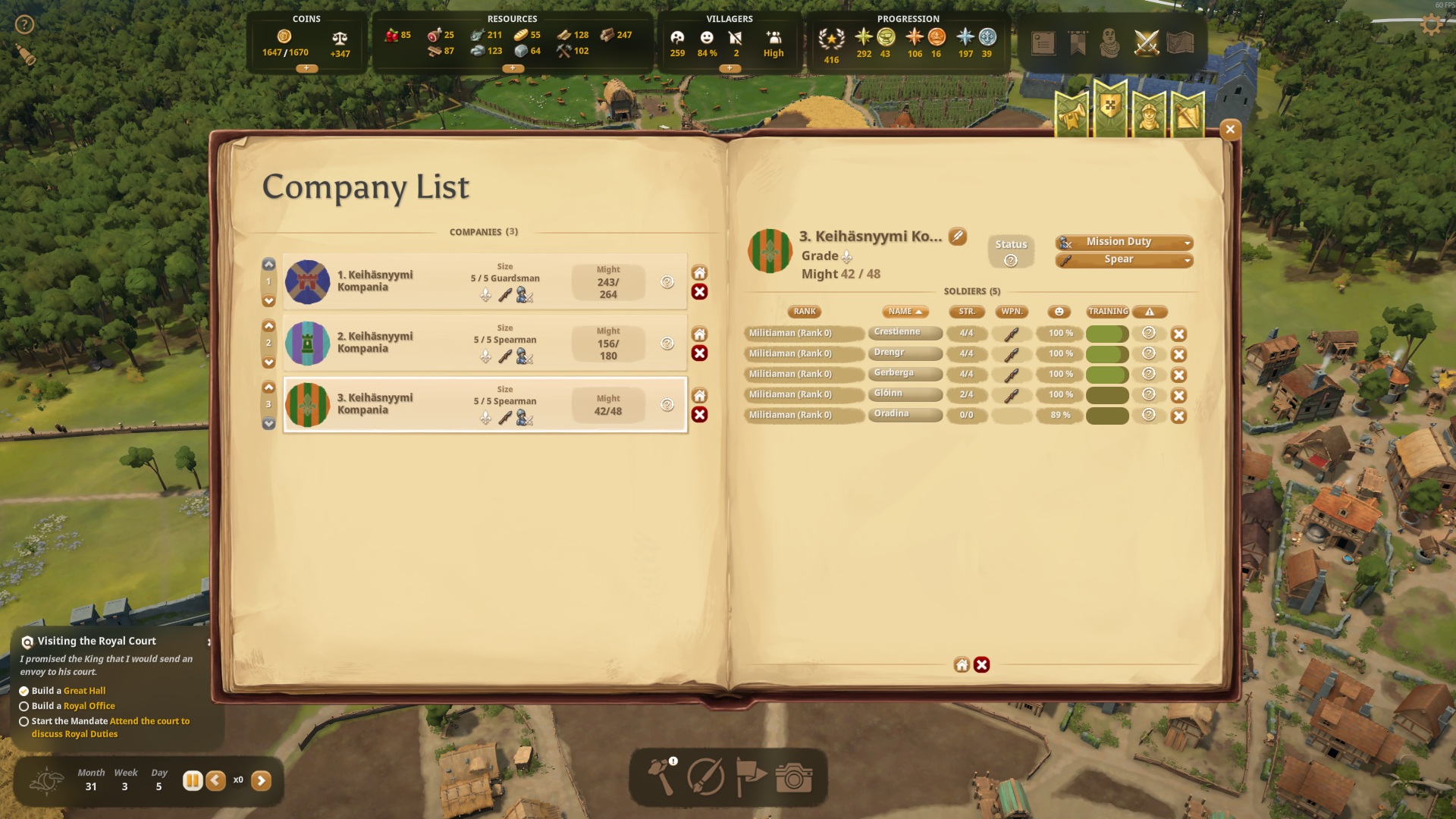This screenshot has width=1456, height=819.
Task: Open the settings gear icon
Action: pyautogui.click(x=1431, y=25)
